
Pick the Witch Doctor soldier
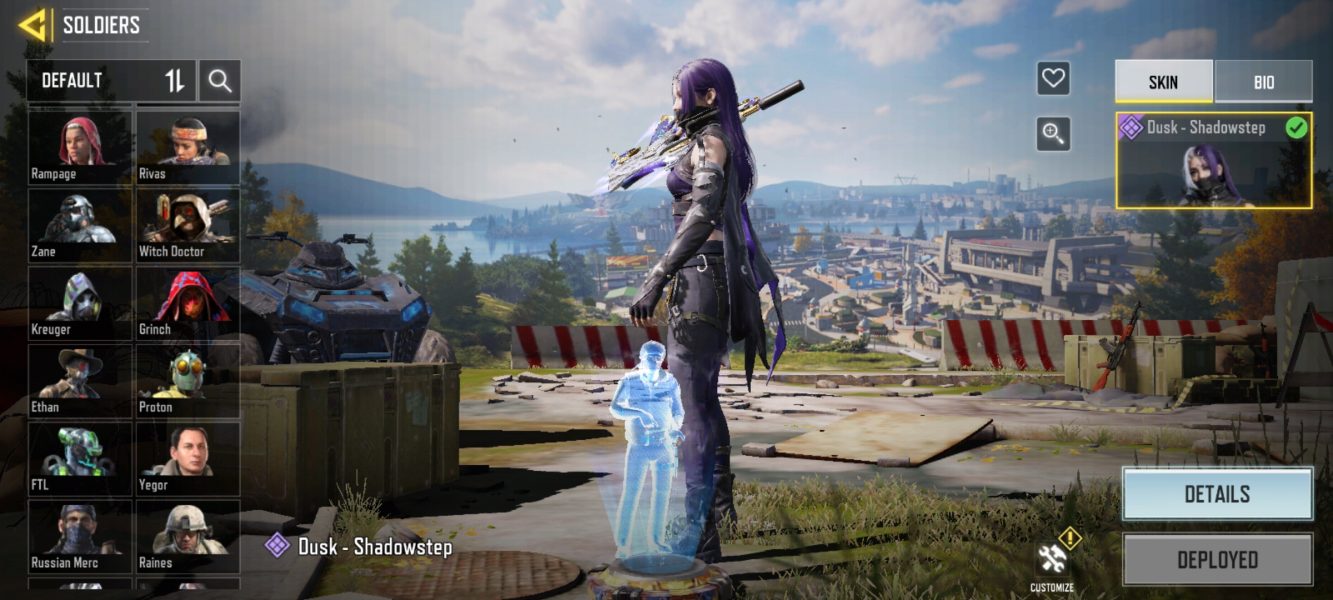coord(188,224)
